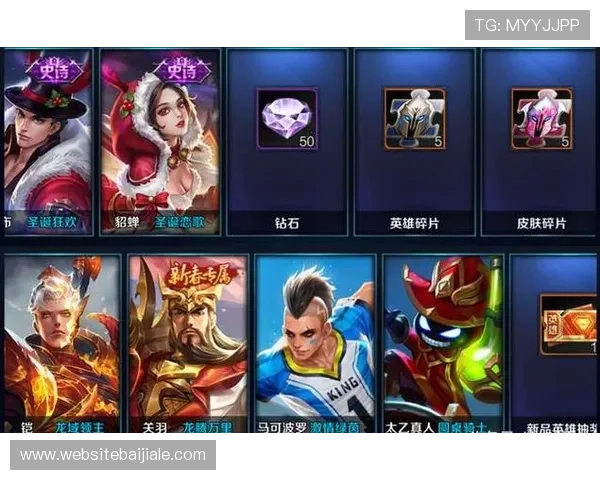The width and height of the screenshot is (600, 480).
Task: Select the 貂蝉 圣诞恋歌 skin card
Action: point(160,140)
